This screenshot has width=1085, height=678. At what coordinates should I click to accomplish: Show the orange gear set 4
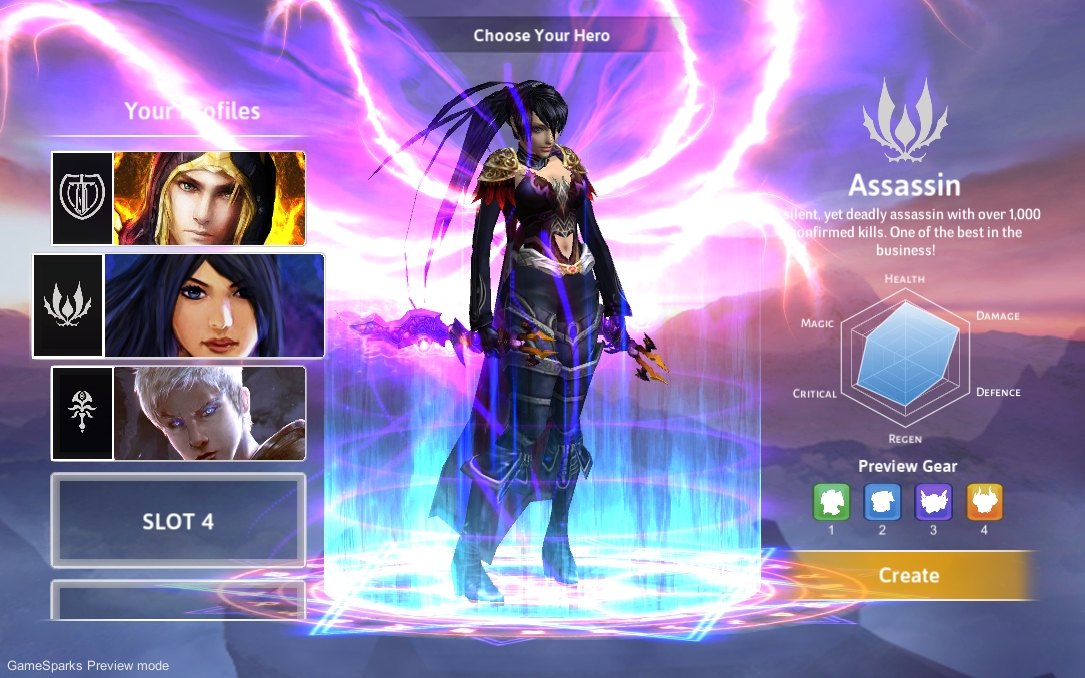tap(984, 502)
